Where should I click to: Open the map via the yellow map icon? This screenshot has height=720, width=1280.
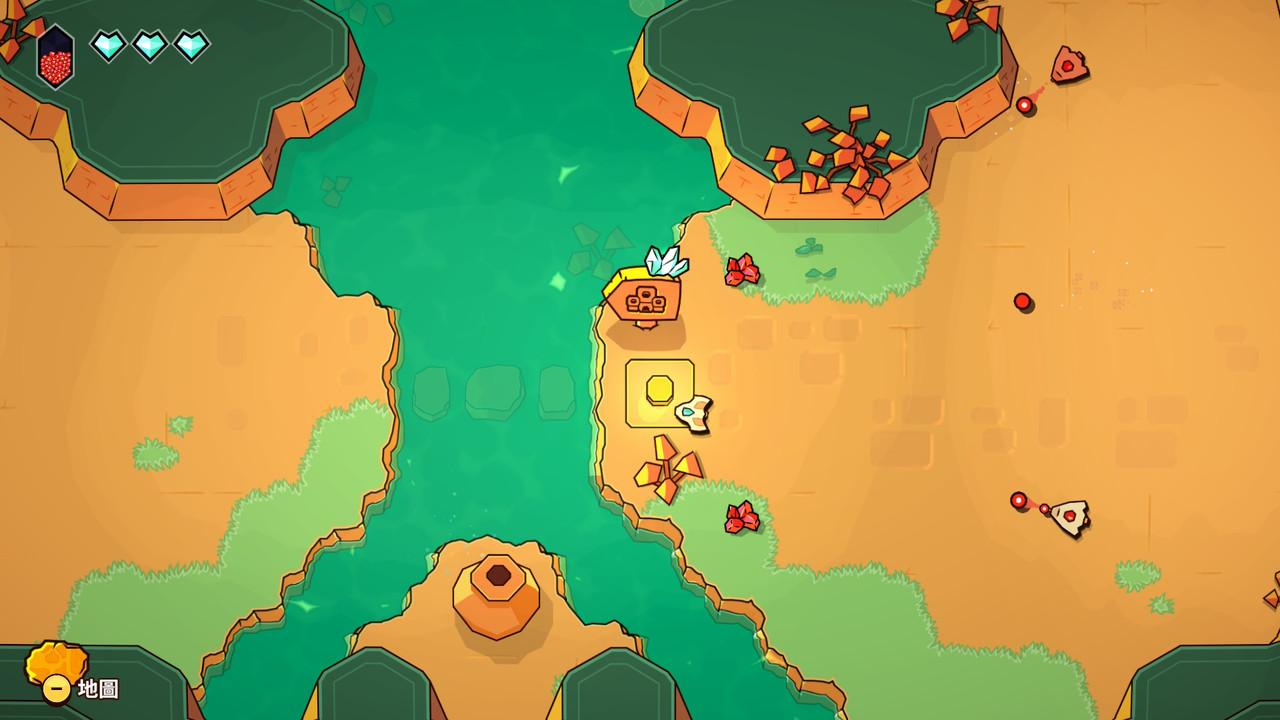tap(56, 665)
